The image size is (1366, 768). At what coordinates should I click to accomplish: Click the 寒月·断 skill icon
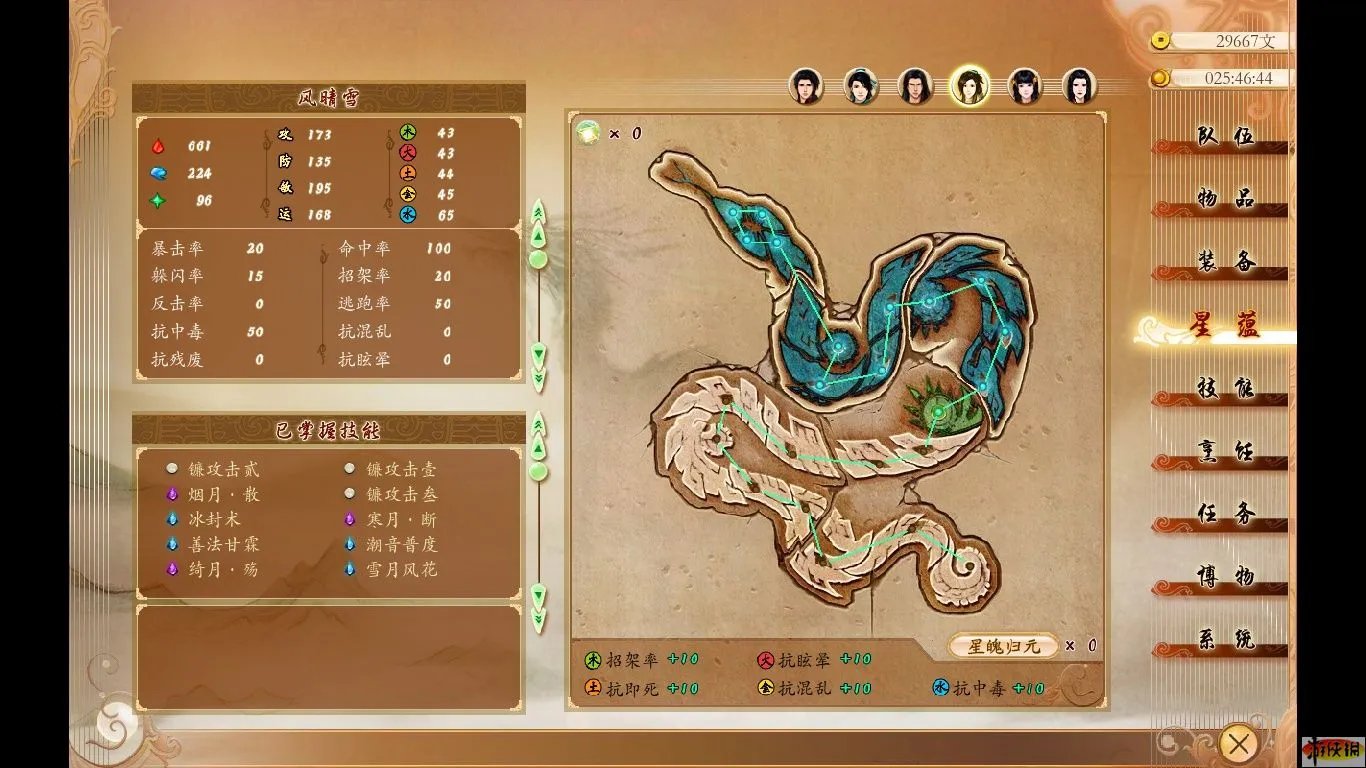tap(349, 519)
